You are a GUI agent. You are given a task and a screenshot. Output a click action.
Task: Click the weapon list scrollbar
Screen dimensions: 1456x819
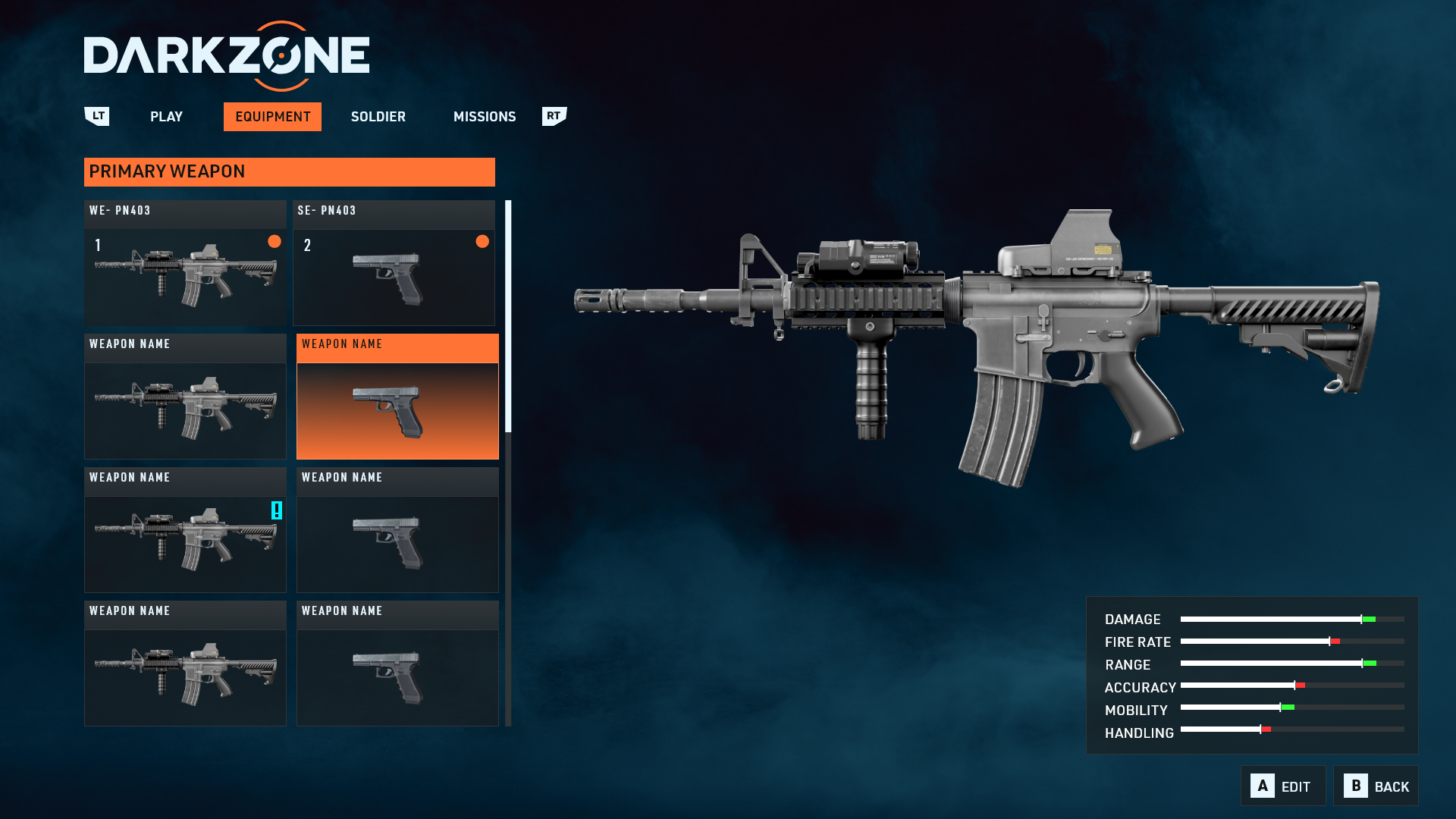508,316
